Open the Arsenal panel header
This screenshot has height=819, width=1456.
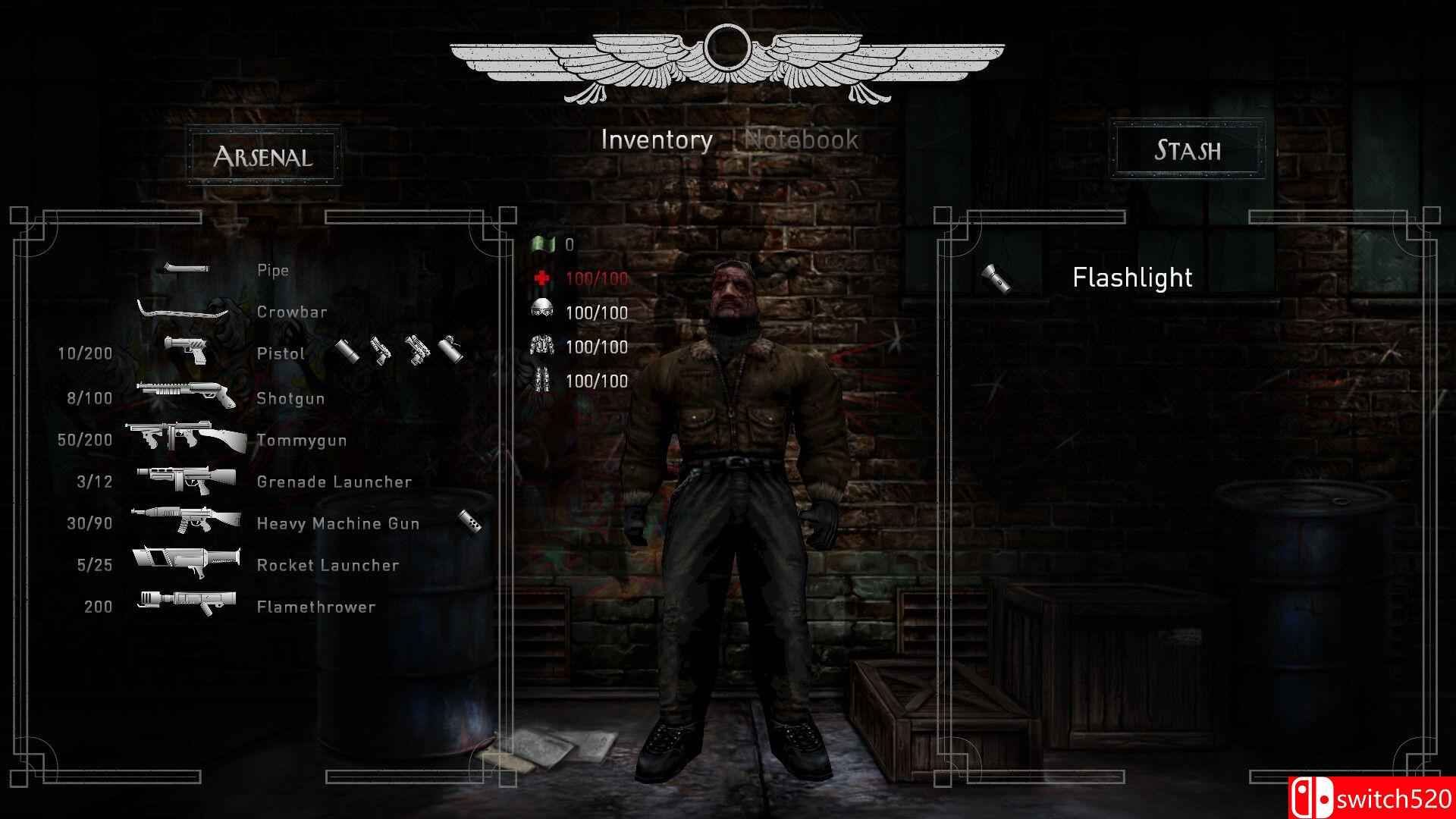(263, 156)
